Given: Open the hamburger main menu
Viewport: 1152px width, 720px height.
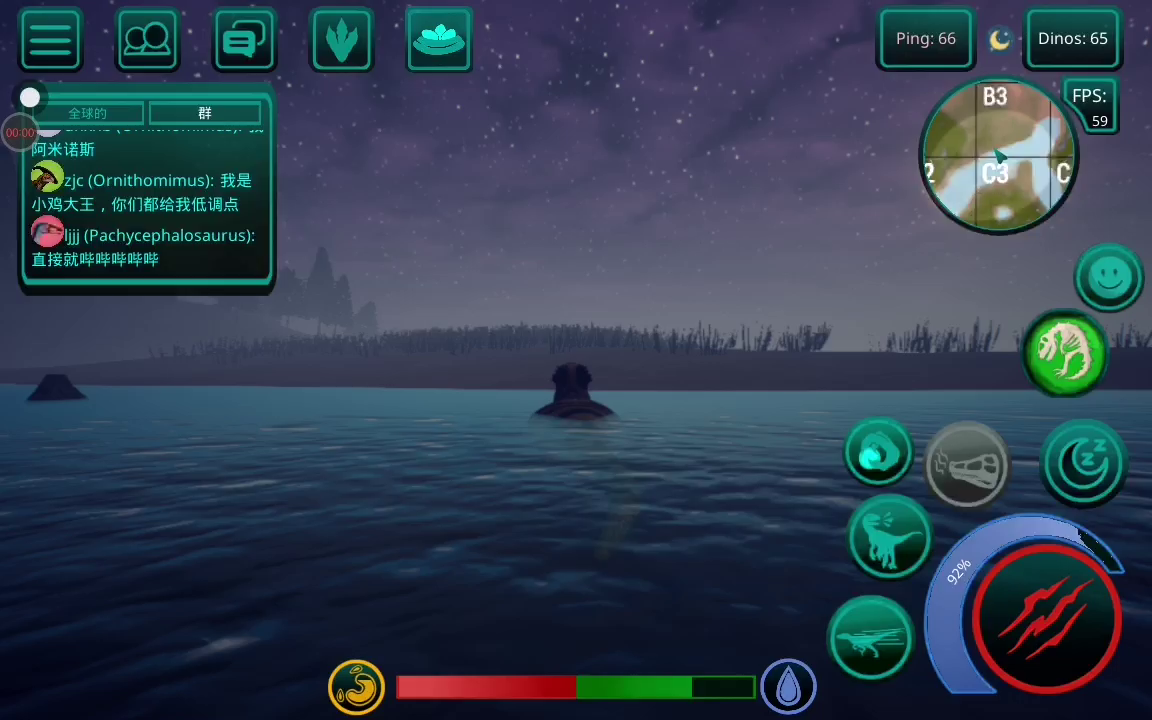Looking at the screenshot, I should coord(50,40).
